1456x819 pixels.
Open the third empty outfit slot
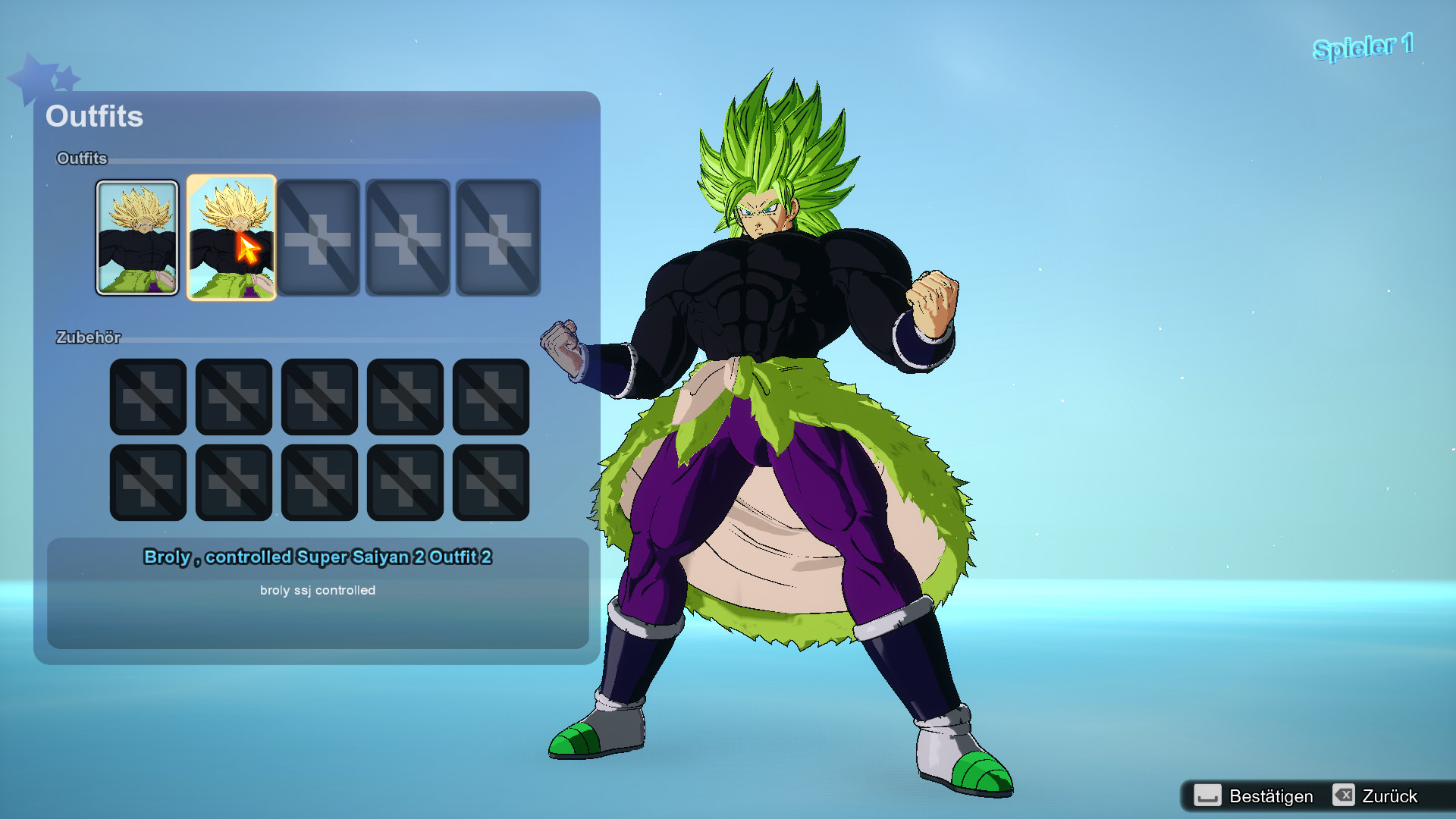click(x=319, y=237)
